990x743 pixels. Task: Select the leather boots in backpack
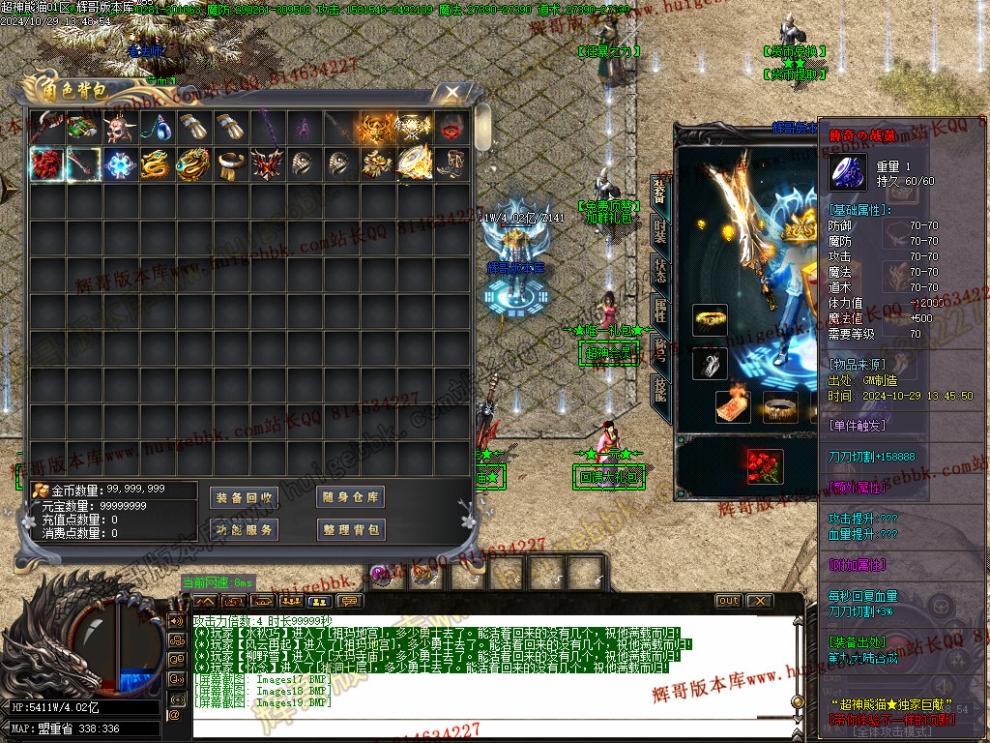coord(452,164)
